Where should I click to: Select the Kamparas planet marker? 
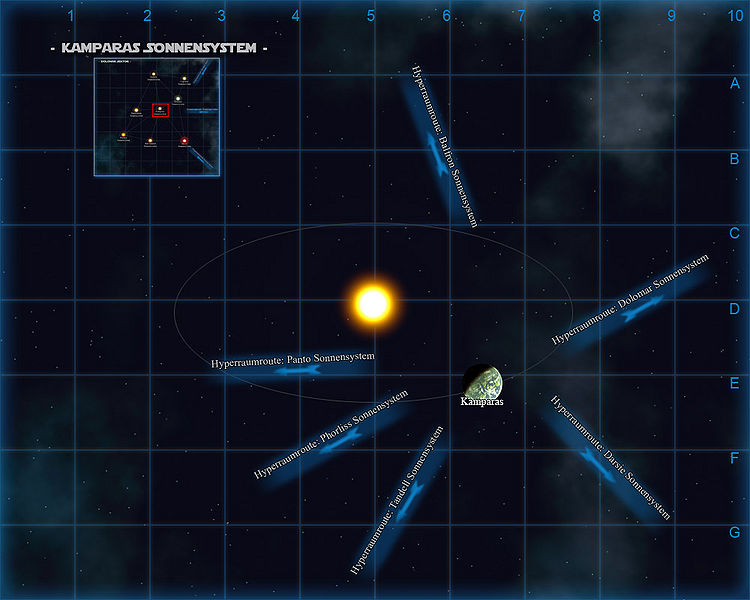click(x=483, y=381)
